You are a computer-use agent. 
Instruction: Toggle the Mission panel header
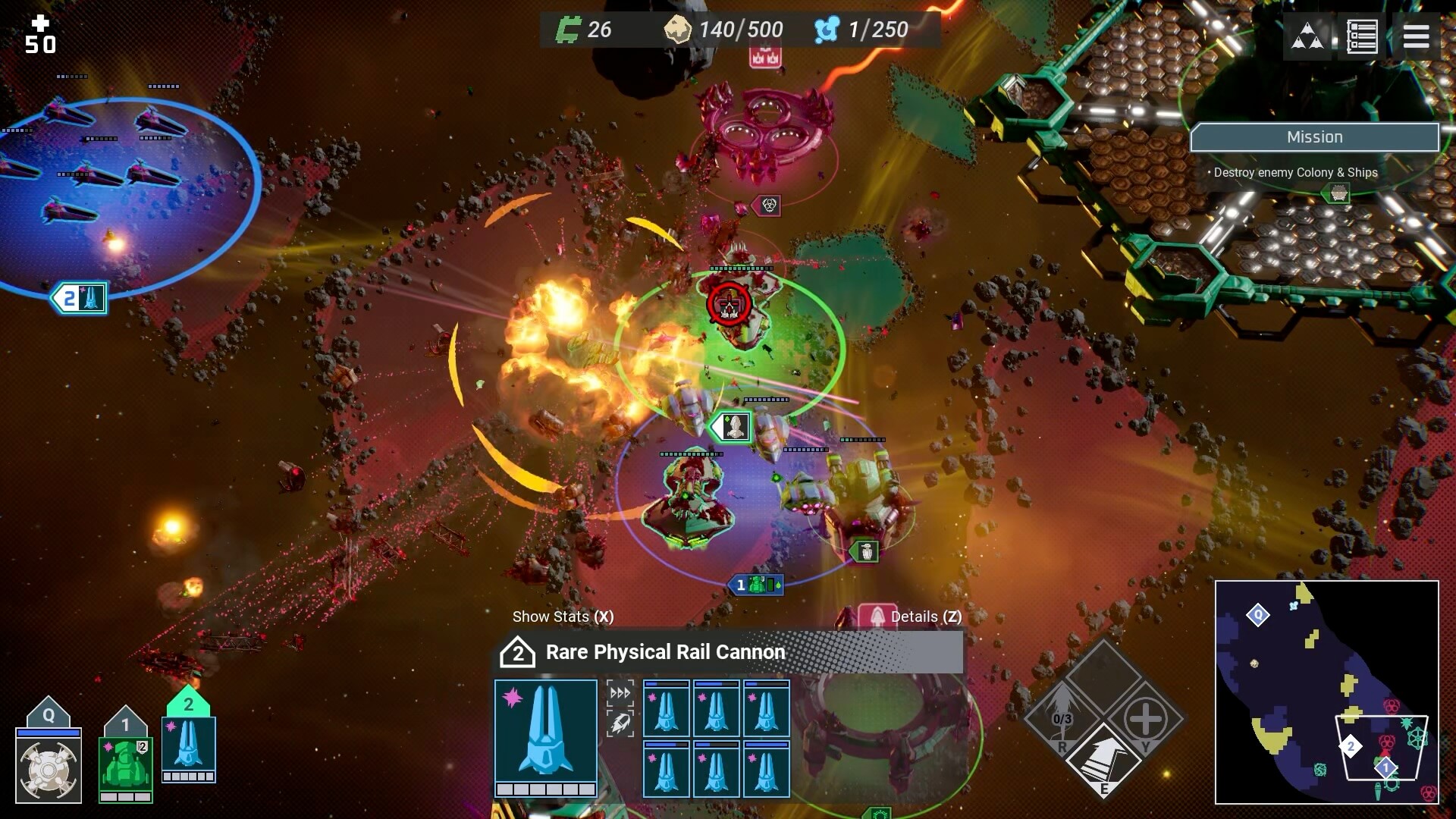[1314, 137]
